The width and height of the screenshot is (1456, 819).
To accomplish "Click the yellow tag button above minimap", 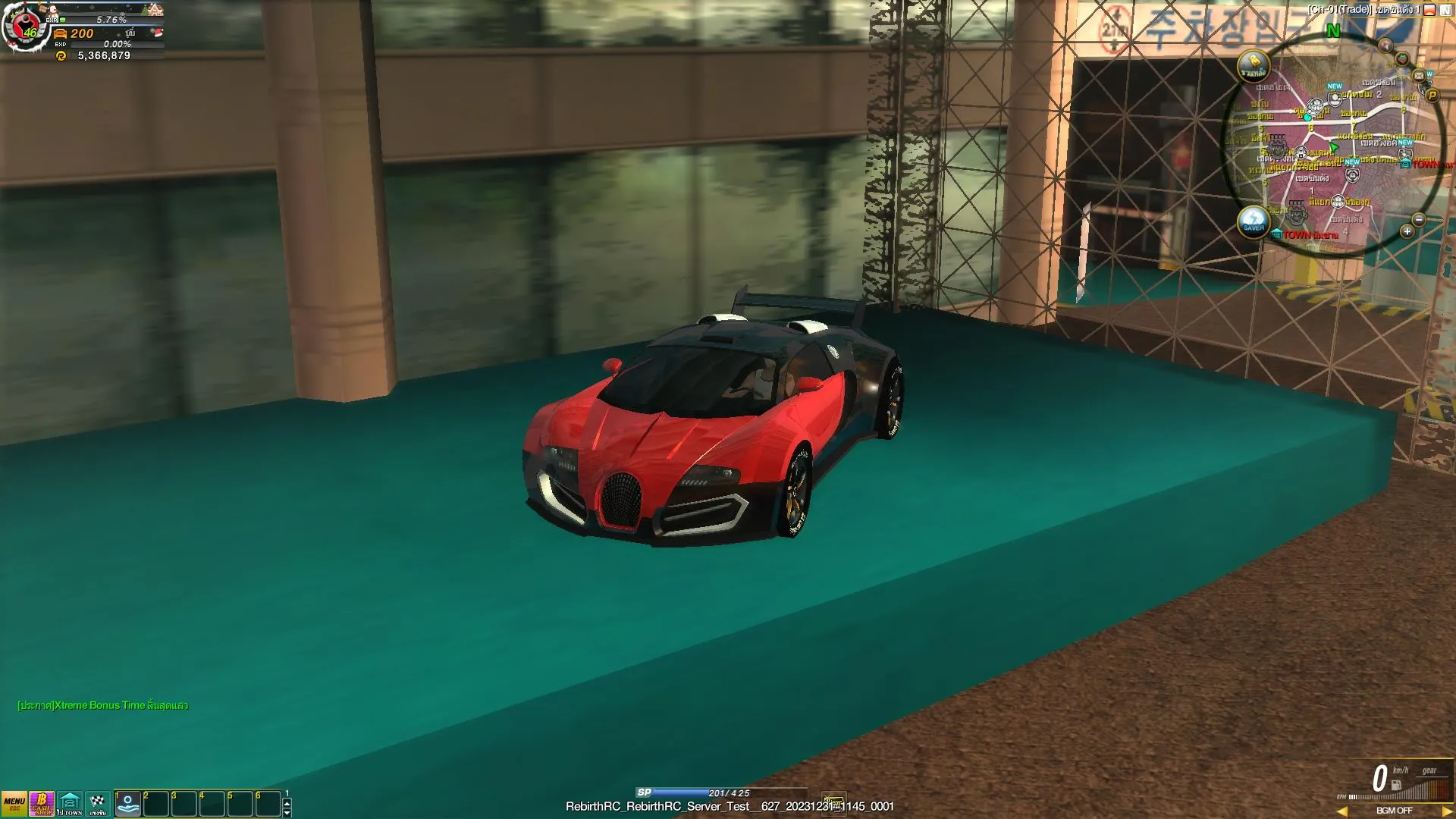I will [1254, 66].
